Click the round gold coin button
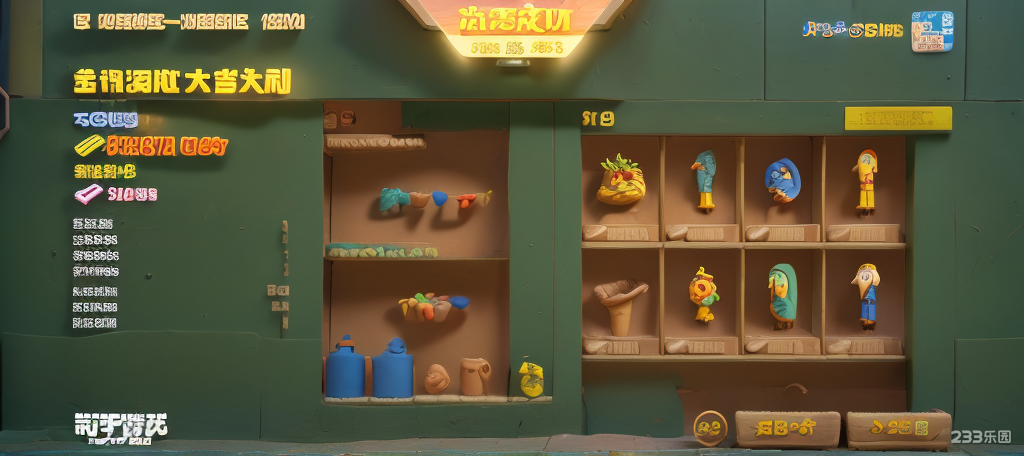The width and height of the screenshot is (1024, 456). pyautogui.click(x=710, y=428)
